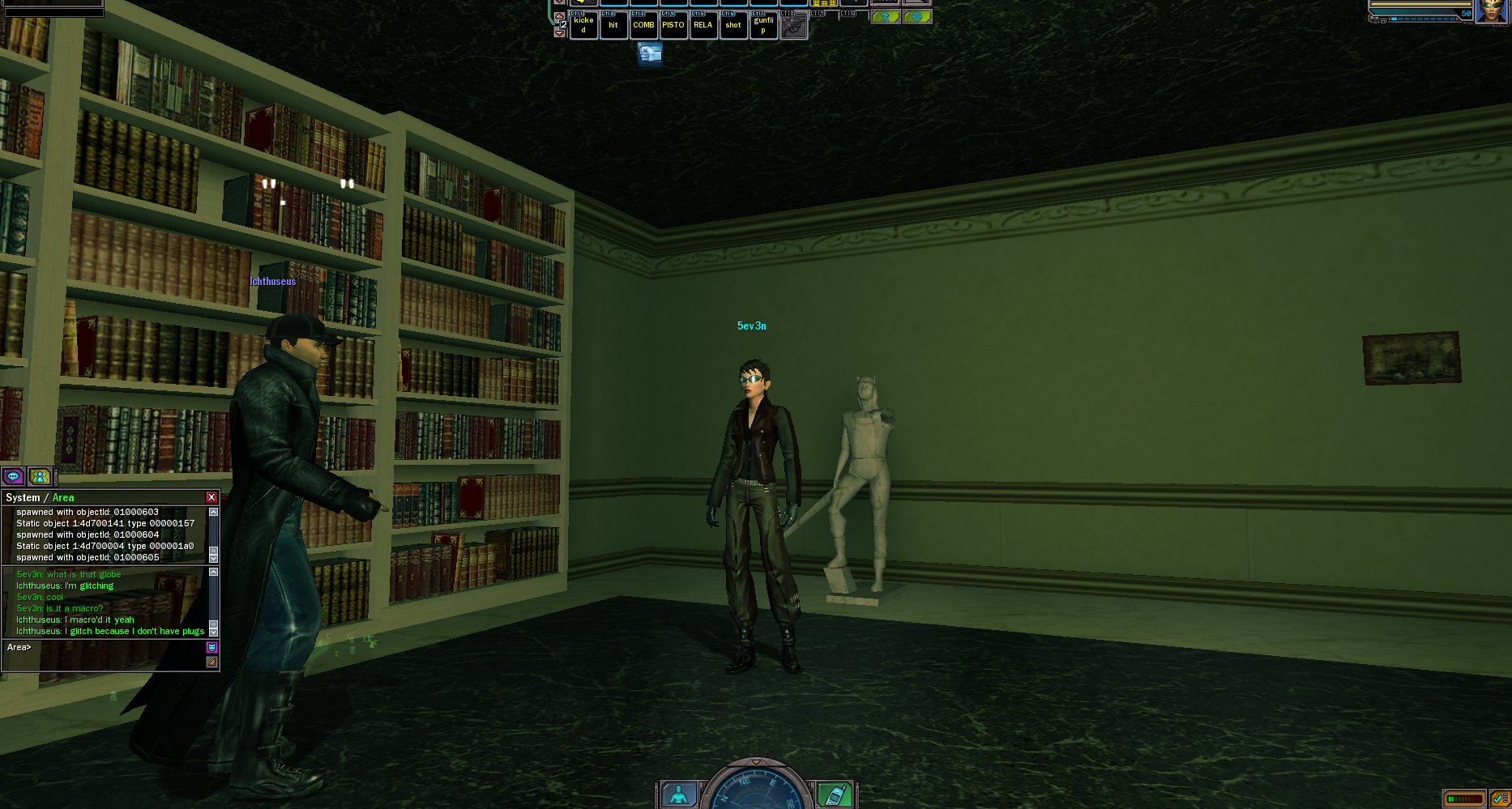The height and width of the screenshot is (809, 1512).
Task: Select the revolver pistol hotbar icon
Action: [x=793, y=26]
